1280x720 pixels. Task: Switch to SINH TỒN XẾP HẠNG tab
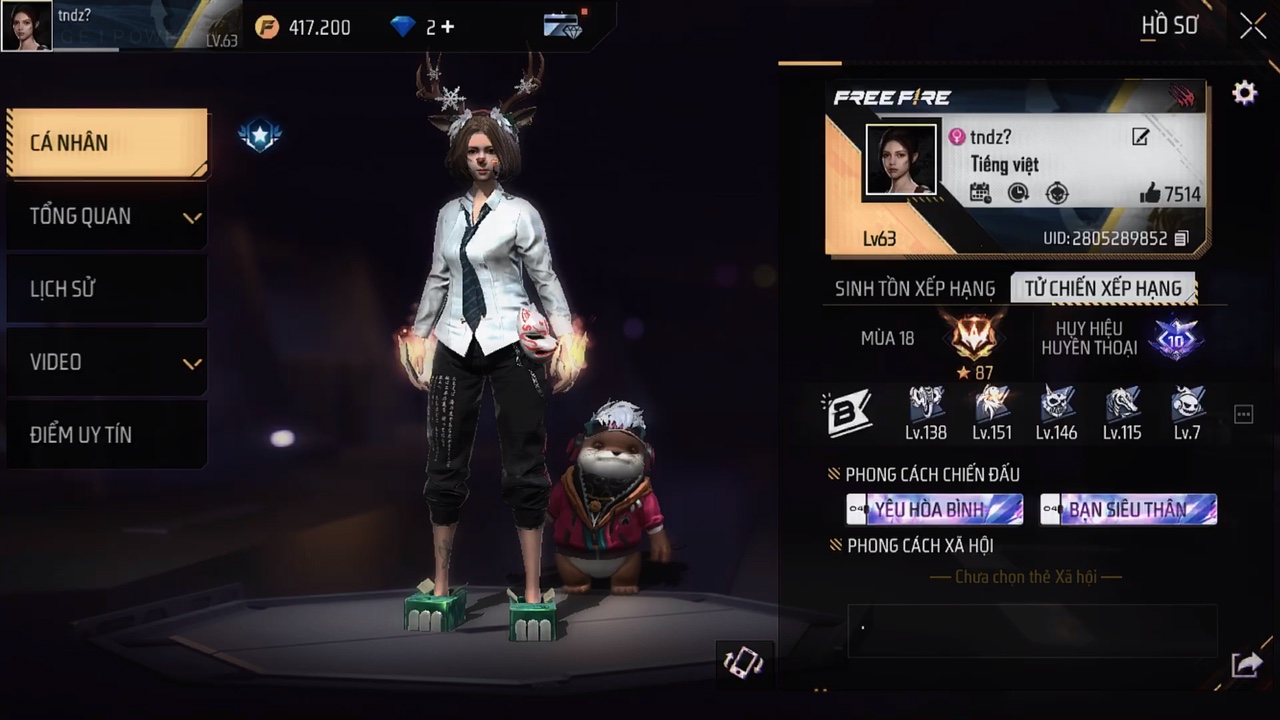[915, 289]
